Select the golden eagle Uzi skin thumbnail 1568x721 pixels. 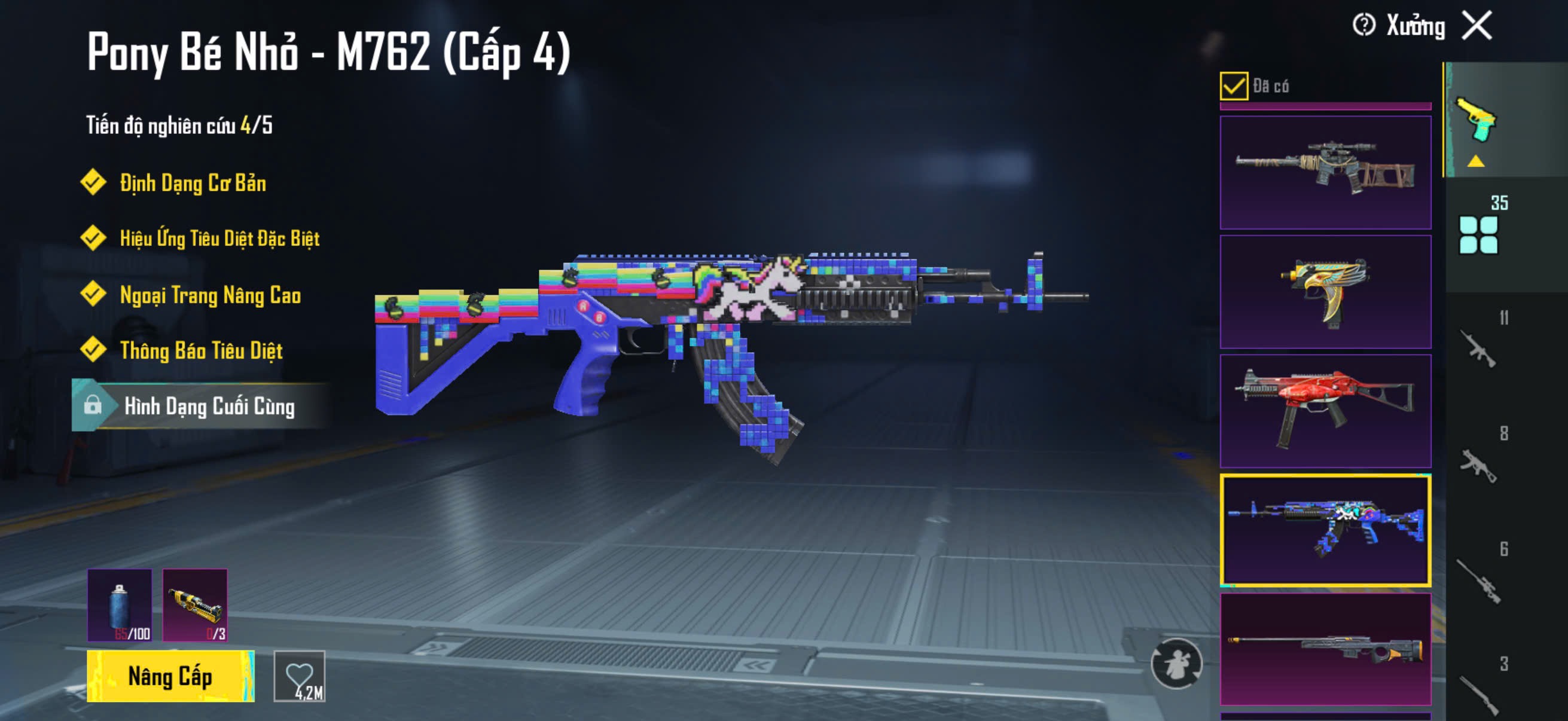click(1325, 291)
